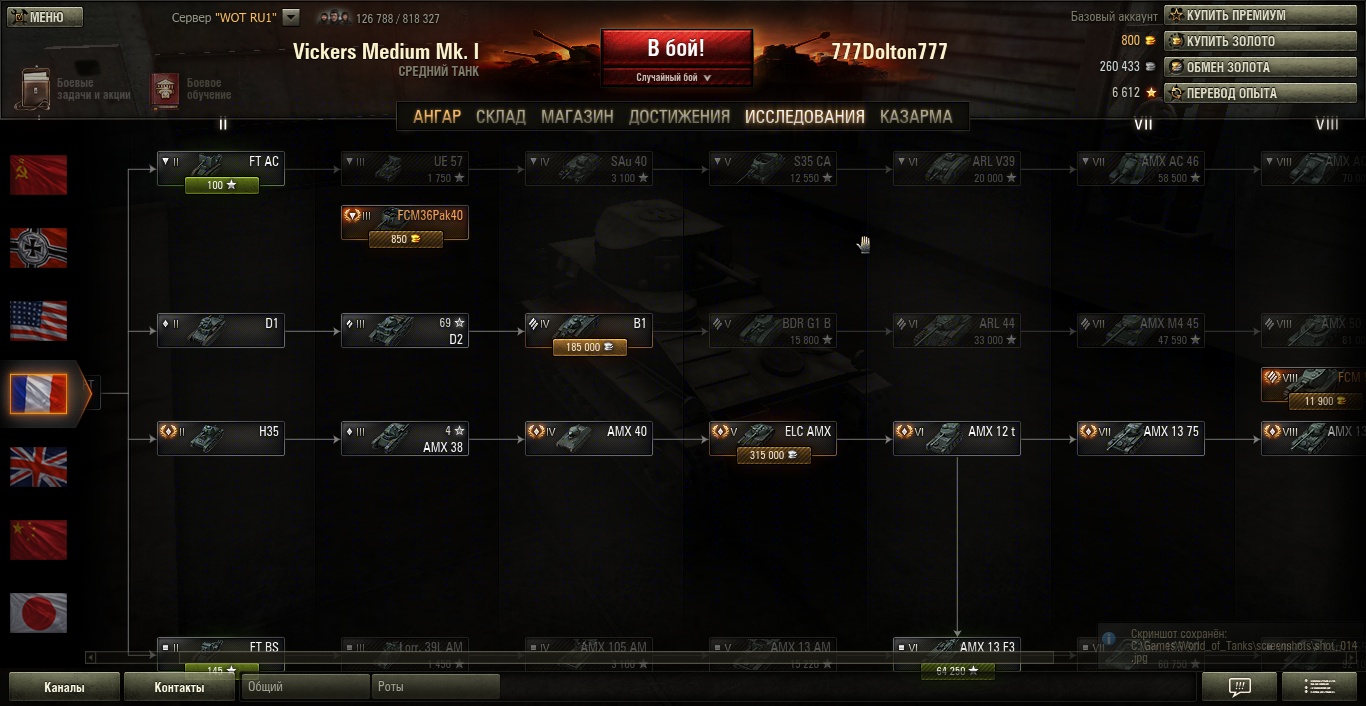Open the СКЛАД tab

(x=501, y=116)
